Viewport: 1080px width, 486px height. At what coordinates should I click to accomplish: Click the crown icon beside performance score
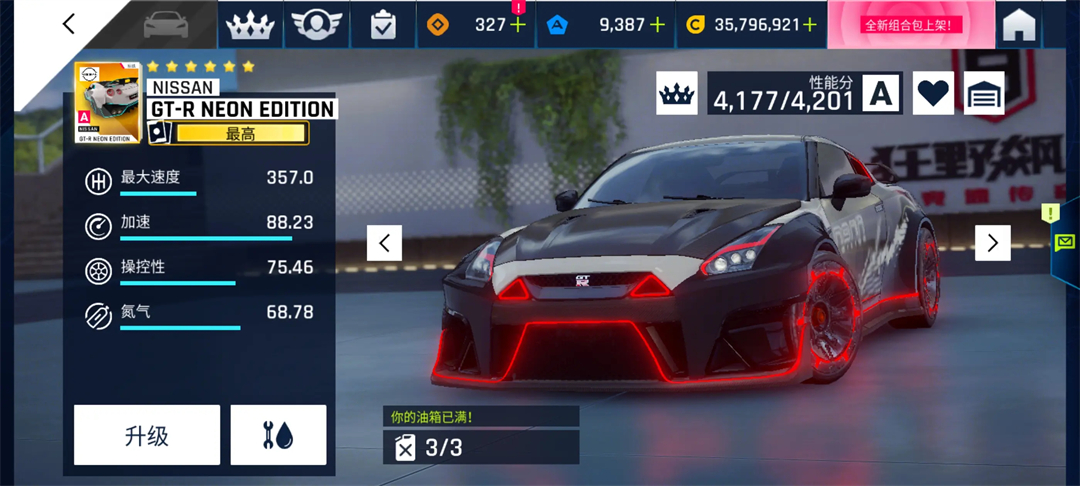[677, 93]
